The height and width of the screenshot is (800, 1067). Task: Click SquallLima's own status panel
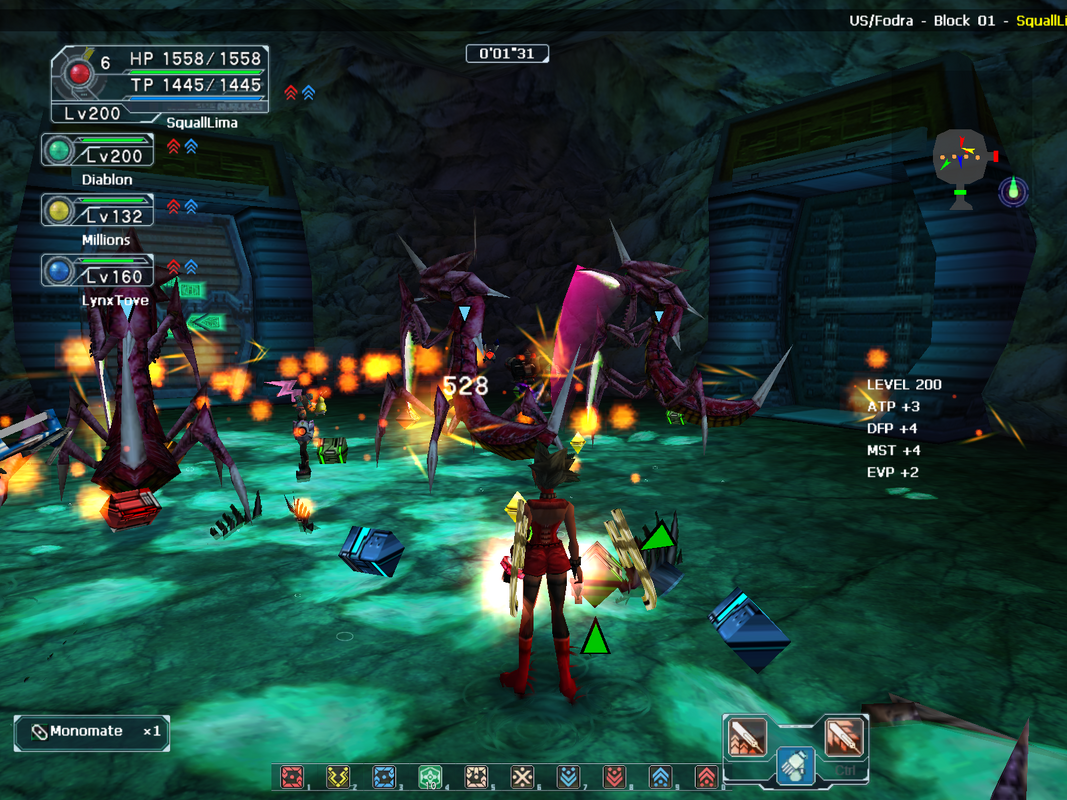point(160,86)
